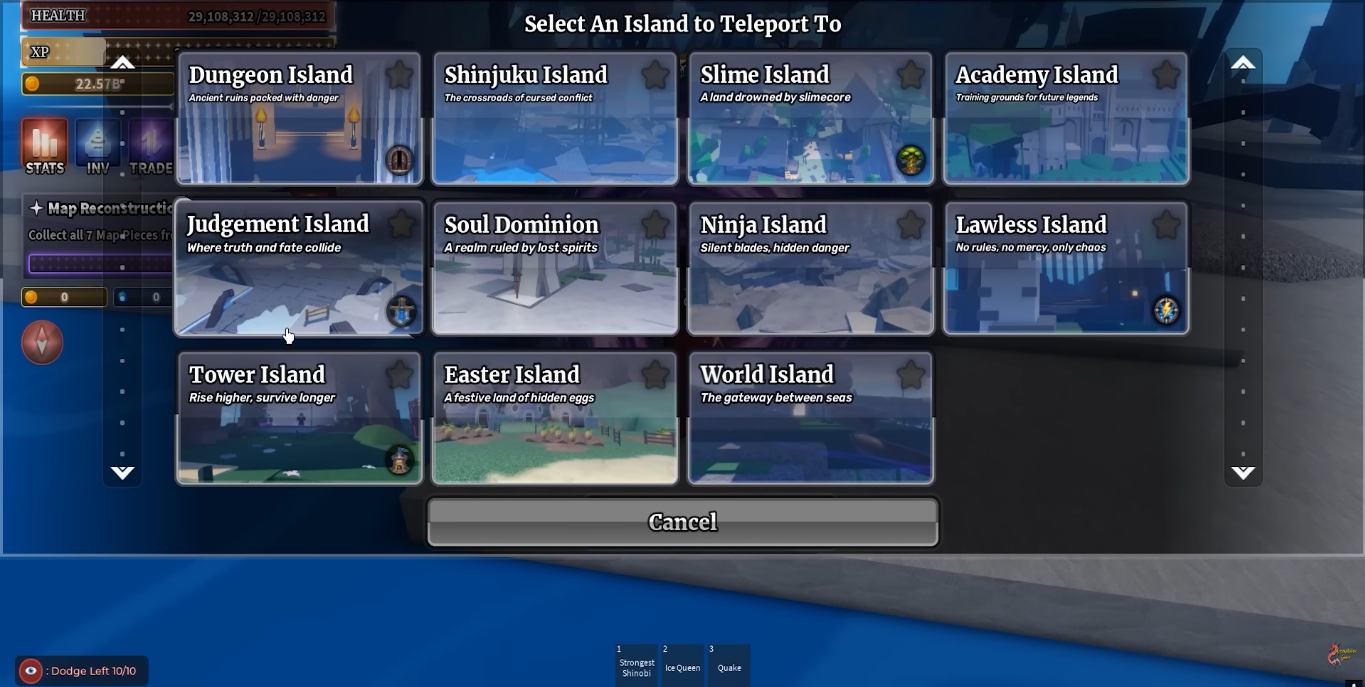Viewport: 1365px width, 687px height.
Task: Toggle the star on Academy Island
Action: point(1166,75)
